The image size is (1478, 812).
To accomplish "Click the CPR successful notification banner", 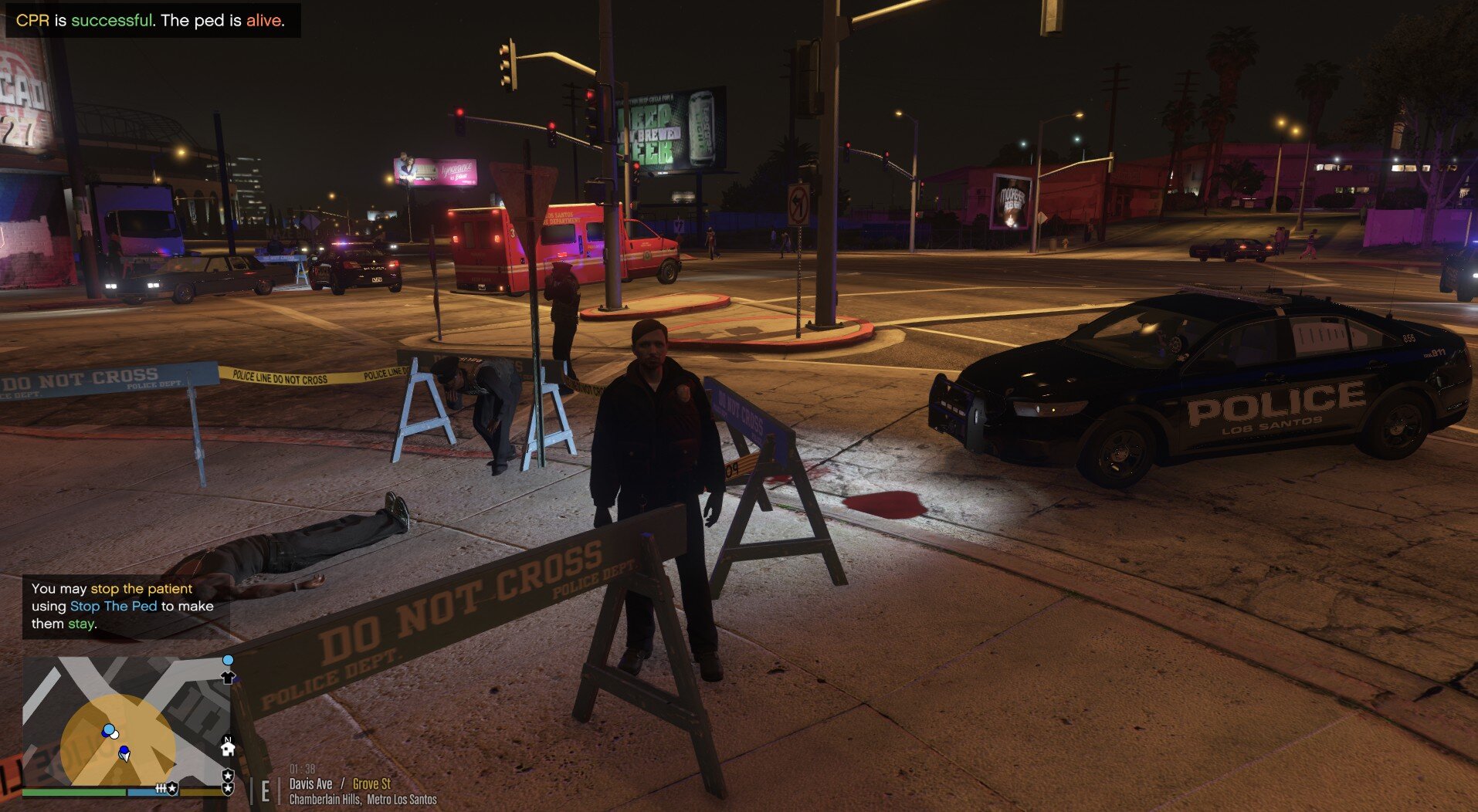I will pos(151,21).
